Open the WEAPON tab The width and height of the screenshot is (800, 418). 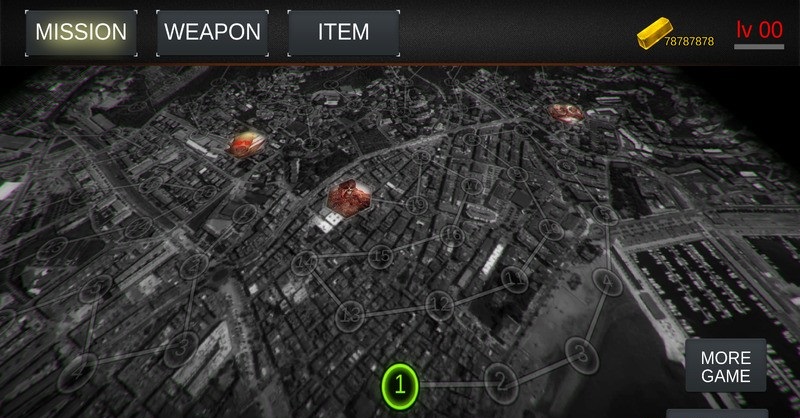[x=212, y=32]
